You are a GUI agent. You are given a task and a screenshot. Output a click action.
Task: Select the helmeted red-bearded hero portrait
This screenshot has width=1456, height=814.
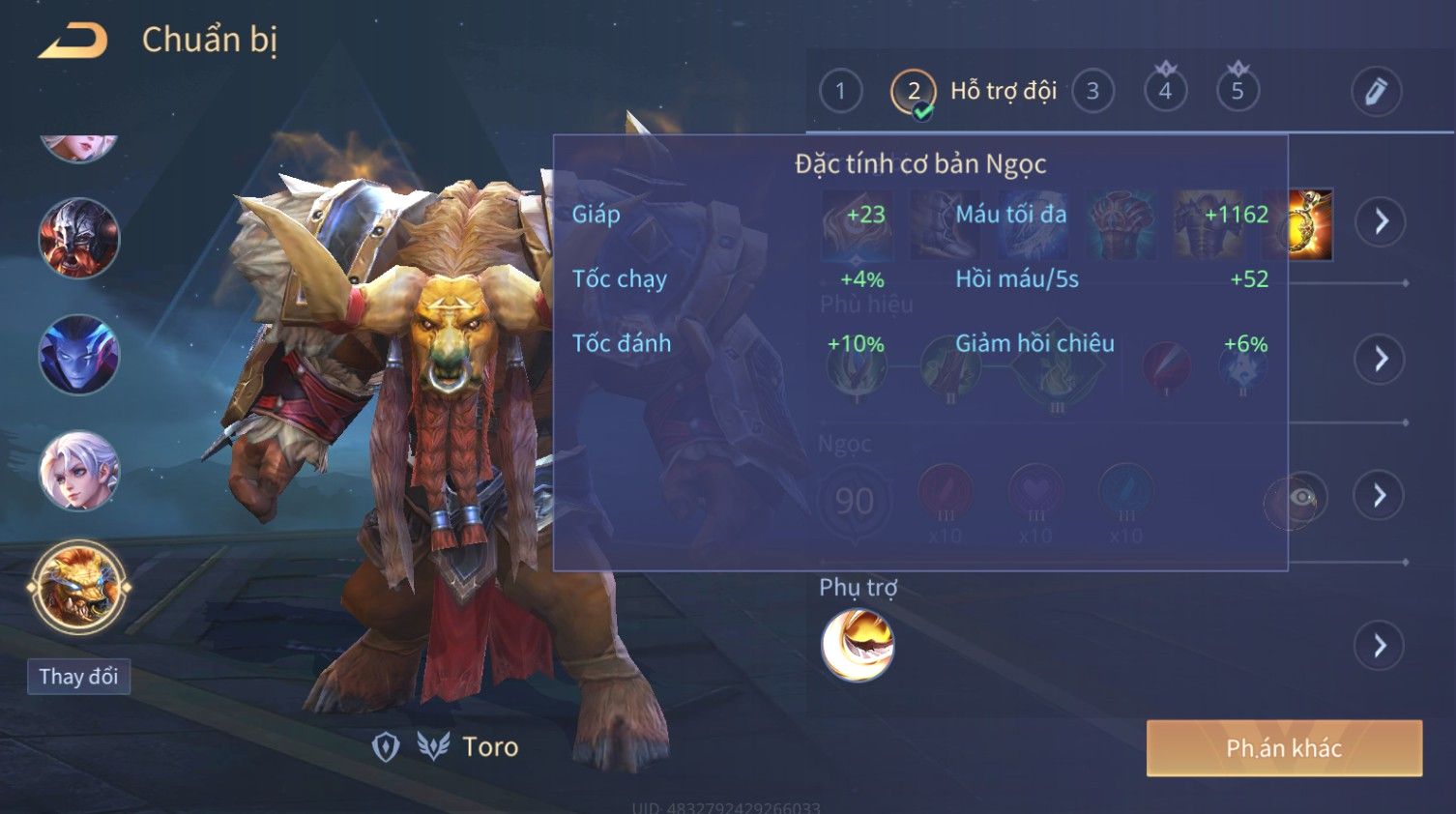coord(79,239)
